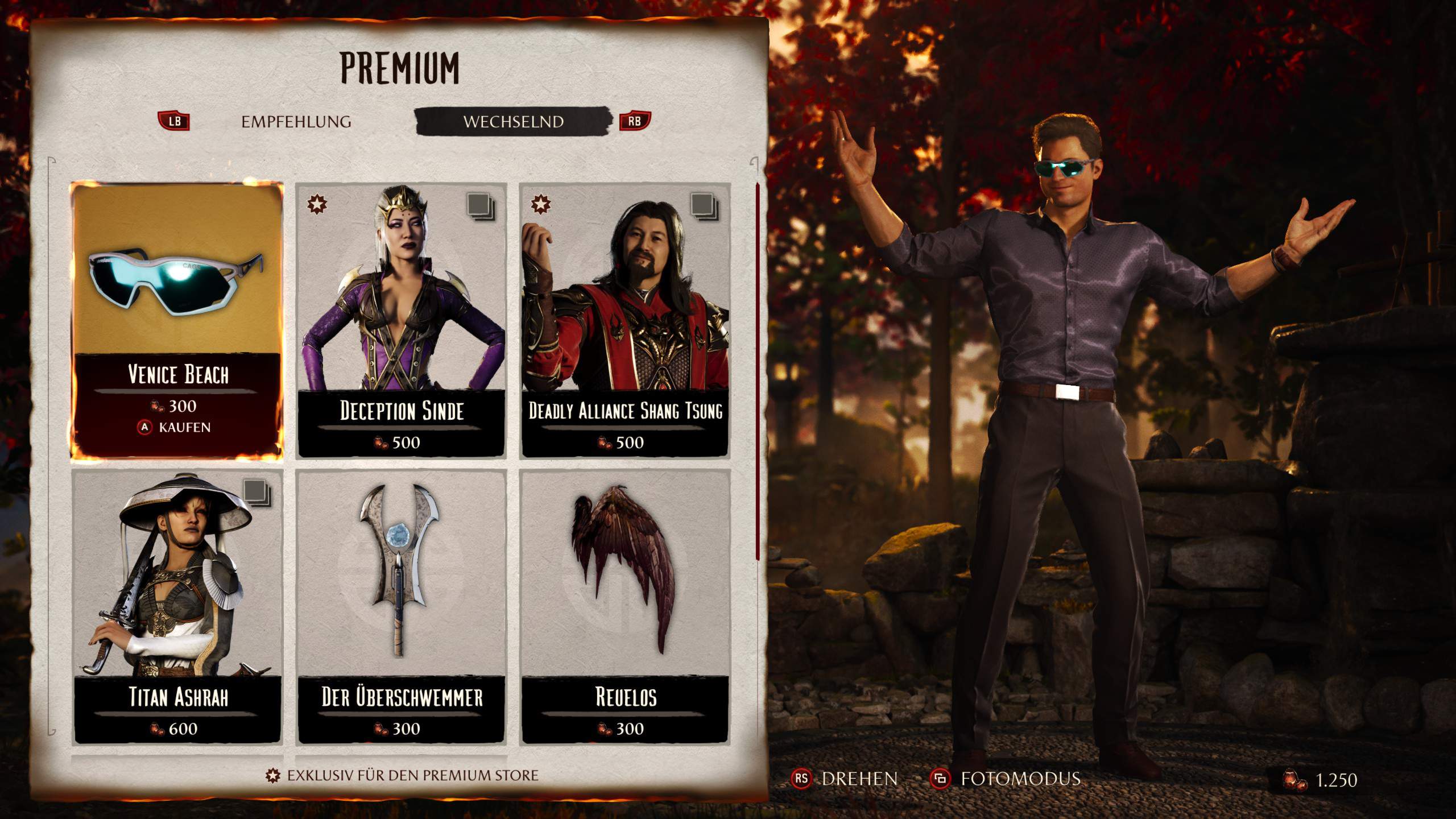Buy Venice Beach with the Kaufen button
Viewport: 1456px width, 819px height.
tap(175, 427)
